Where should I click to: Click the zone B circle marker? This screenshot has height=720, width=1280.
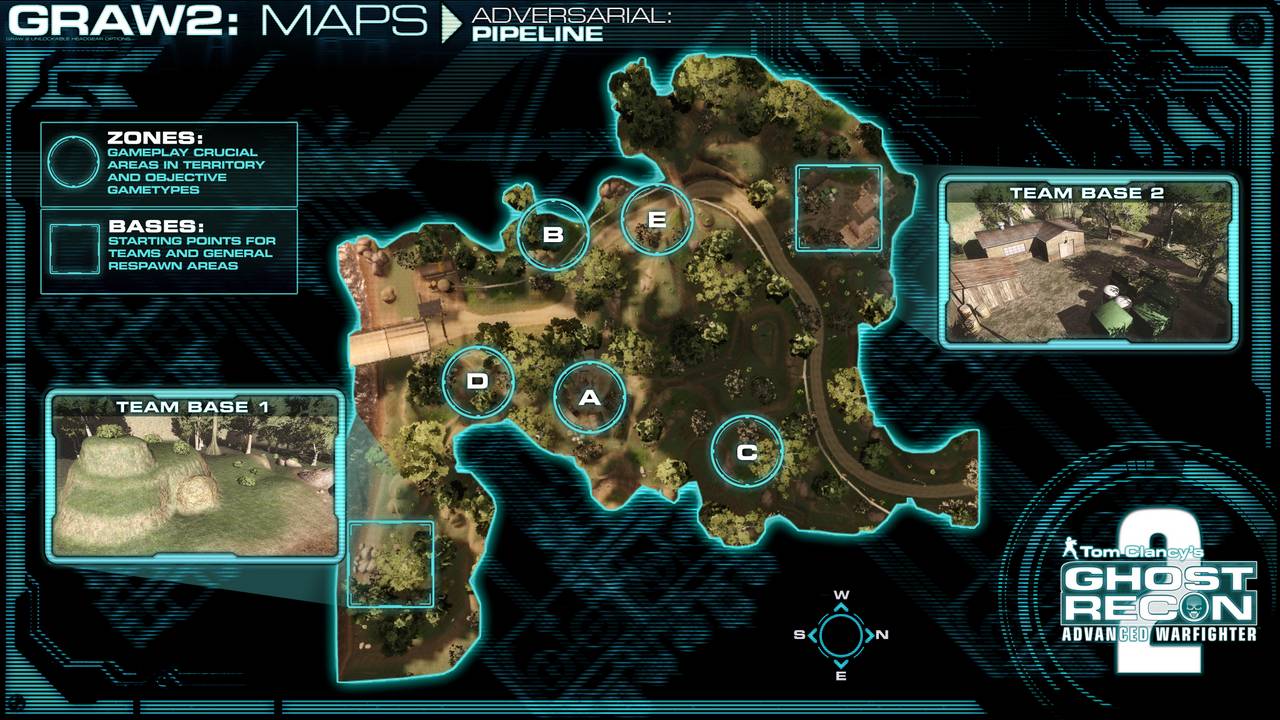point(553,235)
